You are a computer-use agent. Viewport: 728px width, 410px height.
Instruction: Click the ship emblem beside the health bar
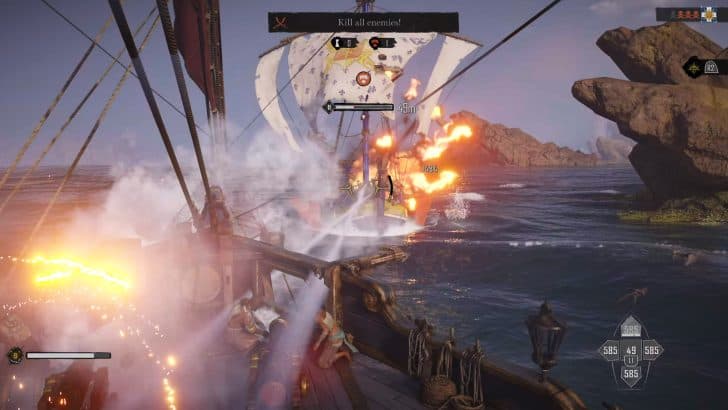pyautogui.click(x=15, y=355)
